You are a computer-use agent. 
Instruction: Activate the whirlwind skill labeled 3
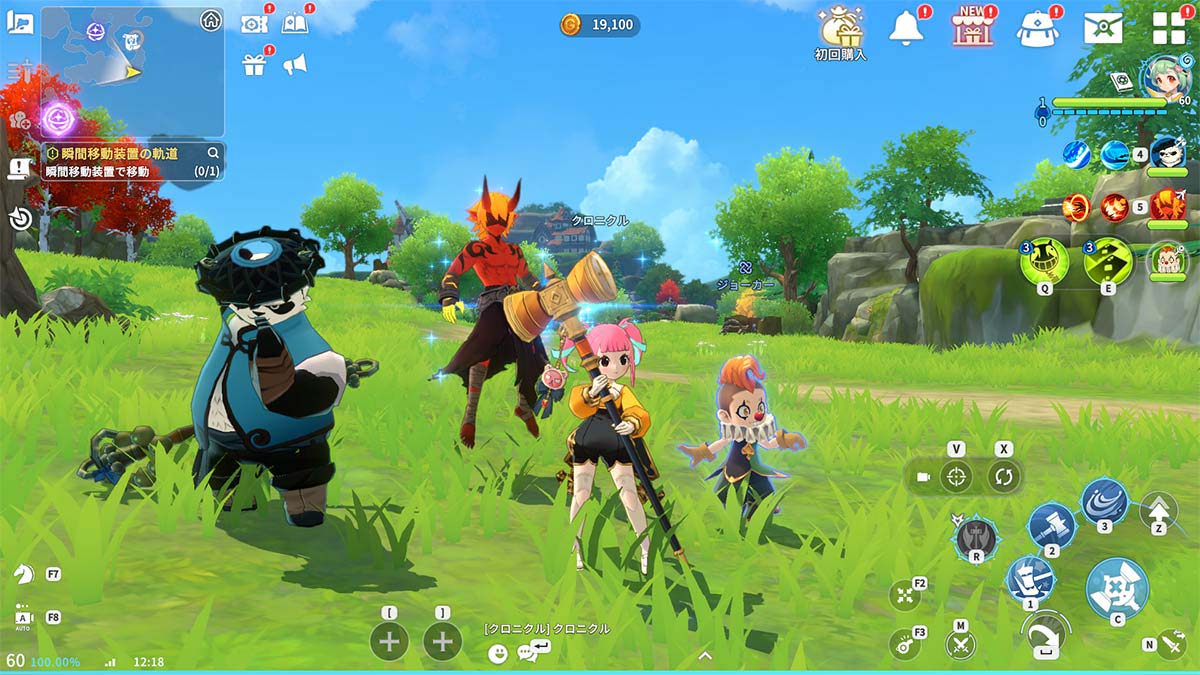[1104, 500]
